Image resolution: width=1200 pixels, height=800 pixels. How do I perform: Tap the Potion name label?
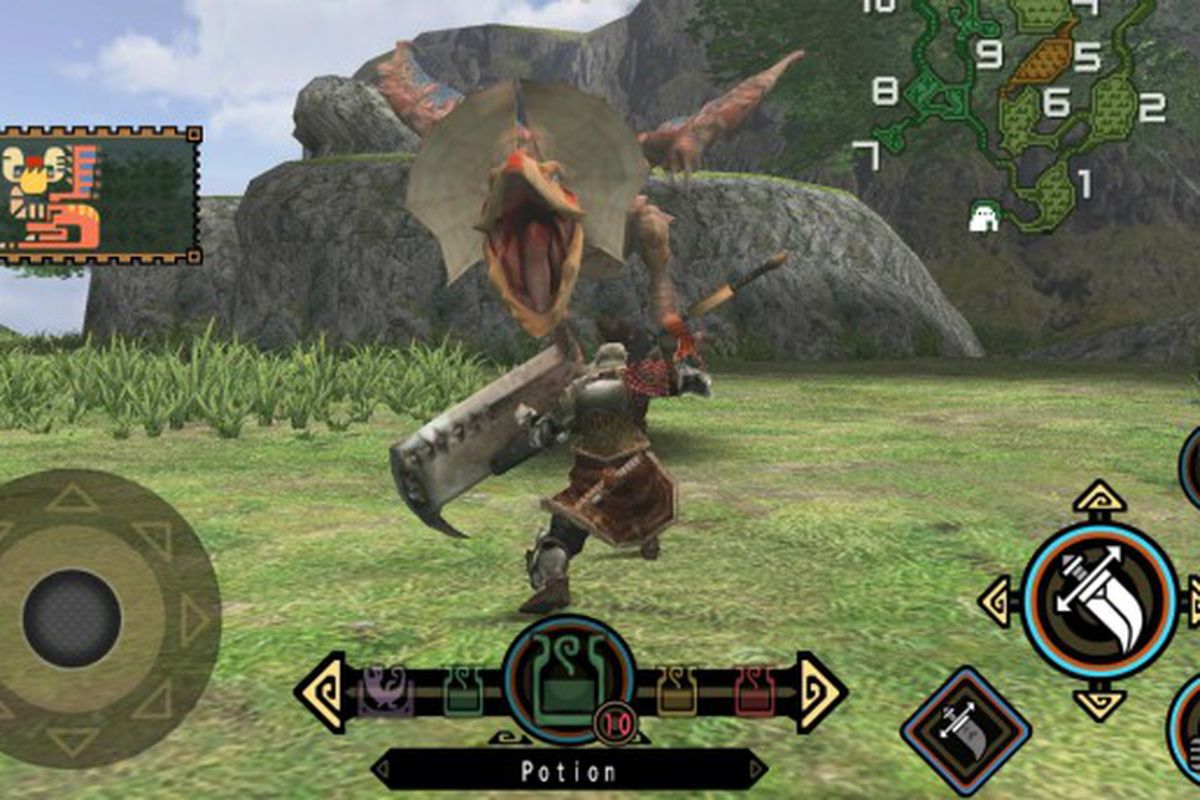pyautogui.click(x=569, y=770)
